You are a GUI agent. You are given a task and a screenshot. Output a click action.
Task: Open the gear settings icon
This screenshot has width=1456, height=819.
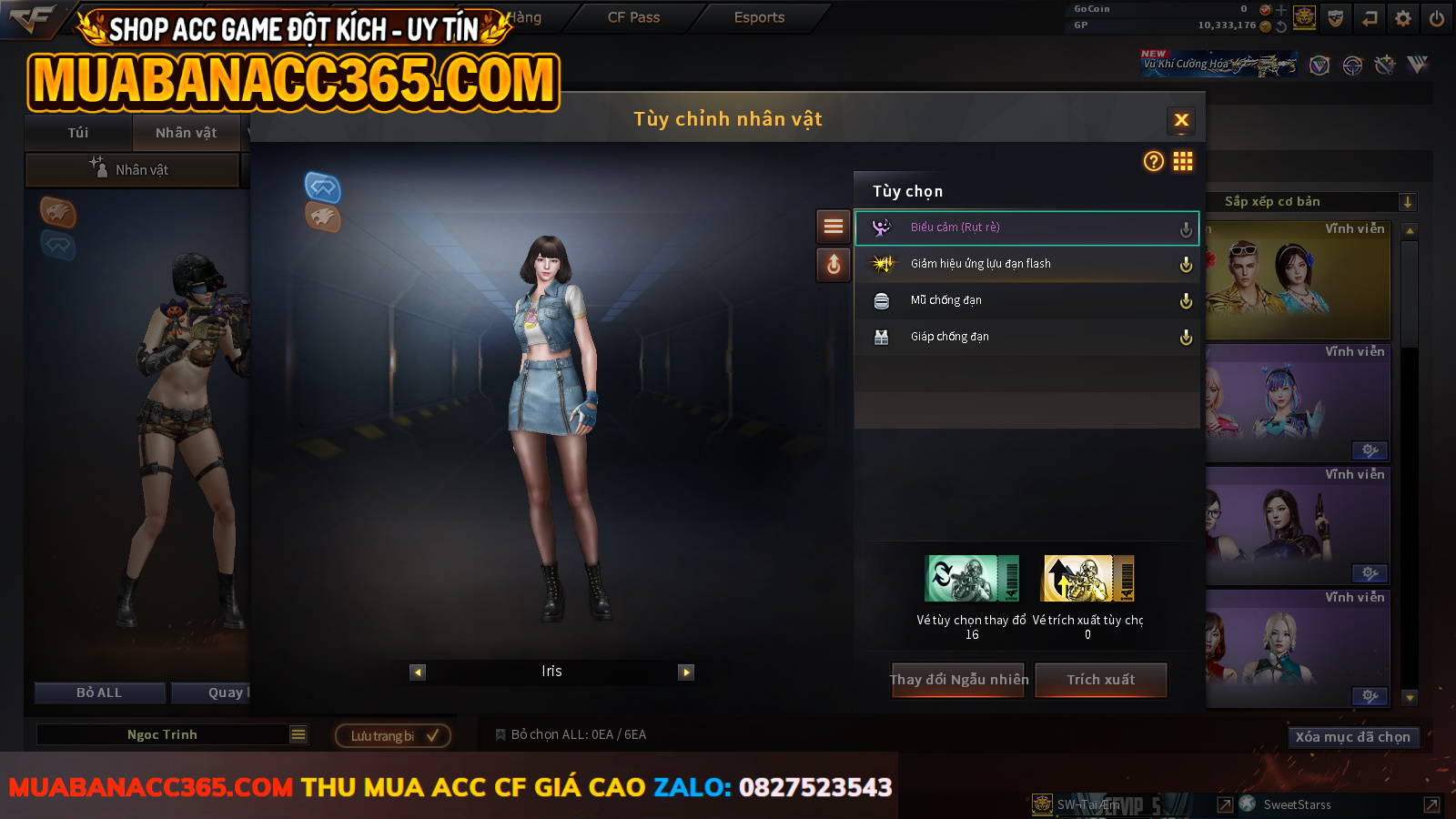click(1403, 18)
